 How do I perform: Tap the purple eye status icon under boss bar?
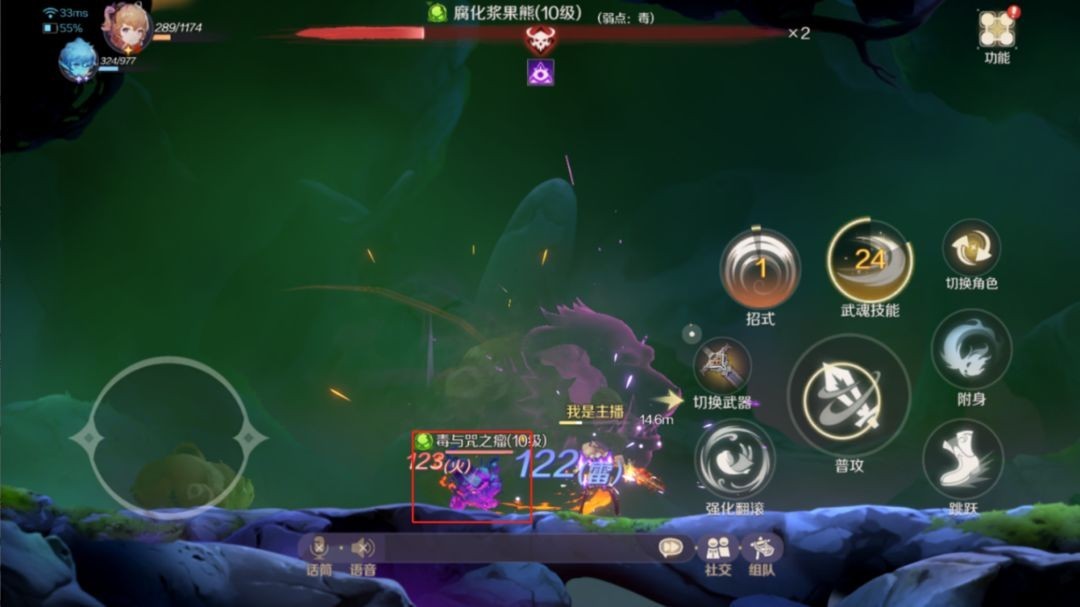point(540,71)
